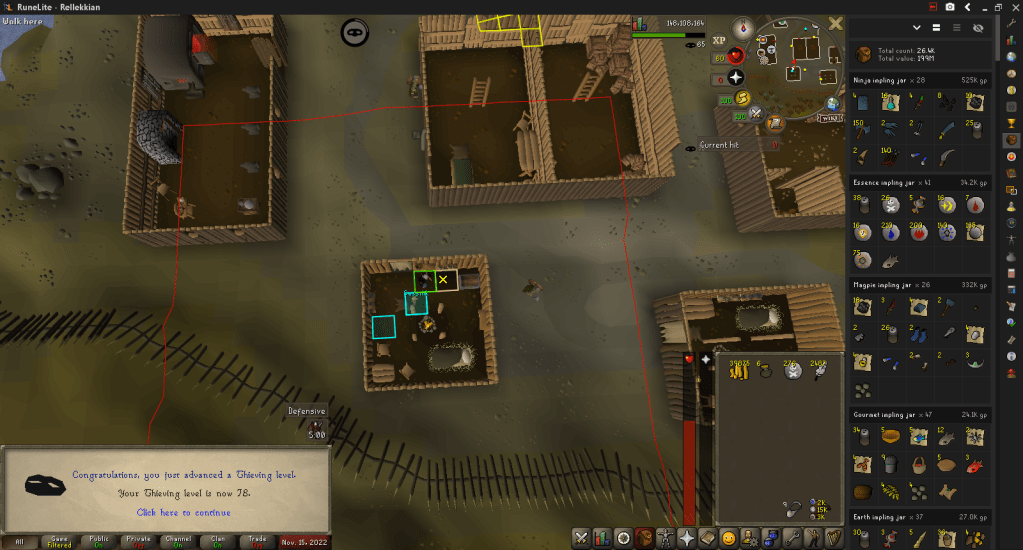This screenshot has height=550, width=1023.
Task: Open the Wiki lookup button
Action: [829, 118]
